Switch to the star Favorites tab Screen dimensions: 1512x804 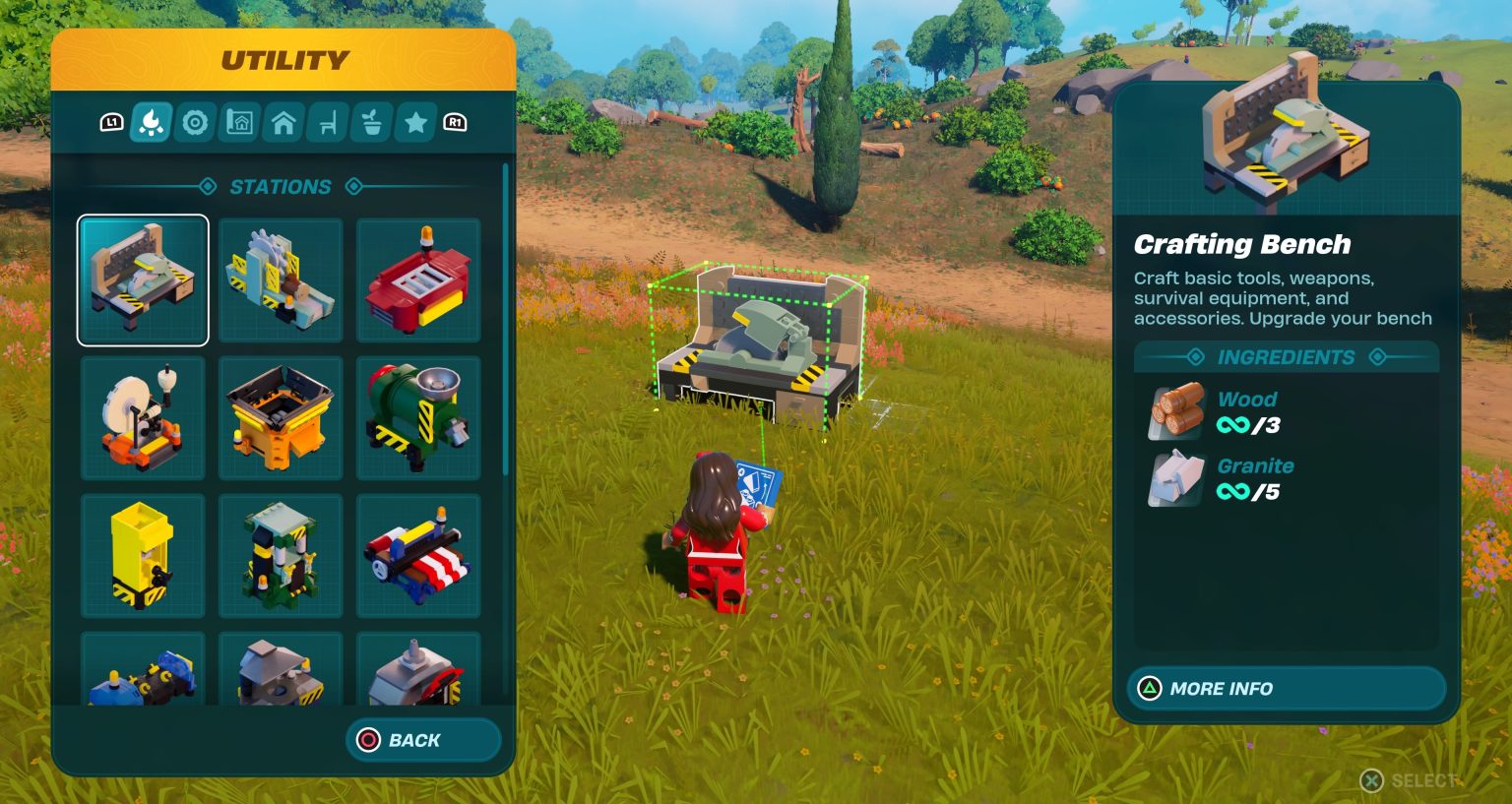tap(414, 122)
